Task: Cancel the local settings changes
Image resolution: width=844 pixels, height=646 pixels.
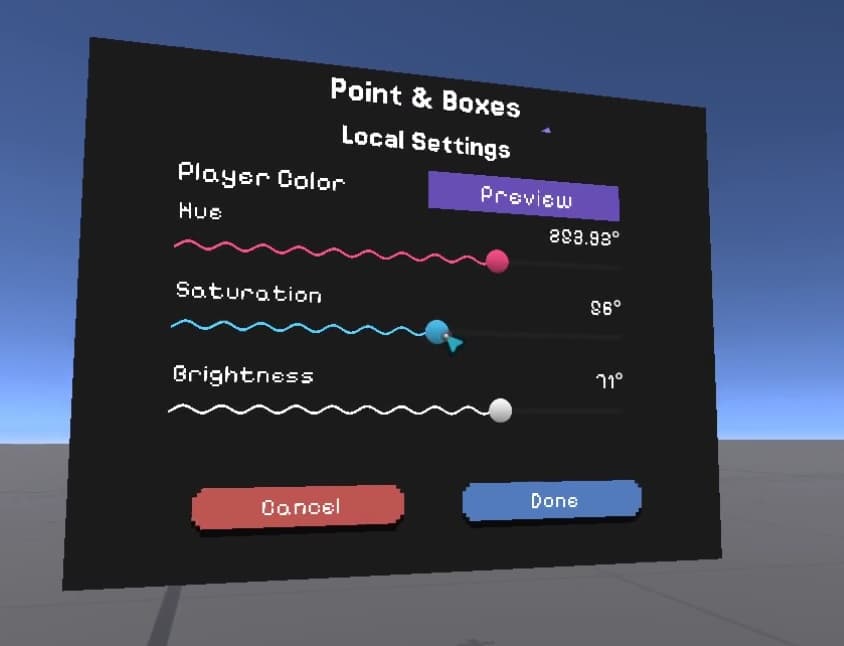Action: coord(299,507)
